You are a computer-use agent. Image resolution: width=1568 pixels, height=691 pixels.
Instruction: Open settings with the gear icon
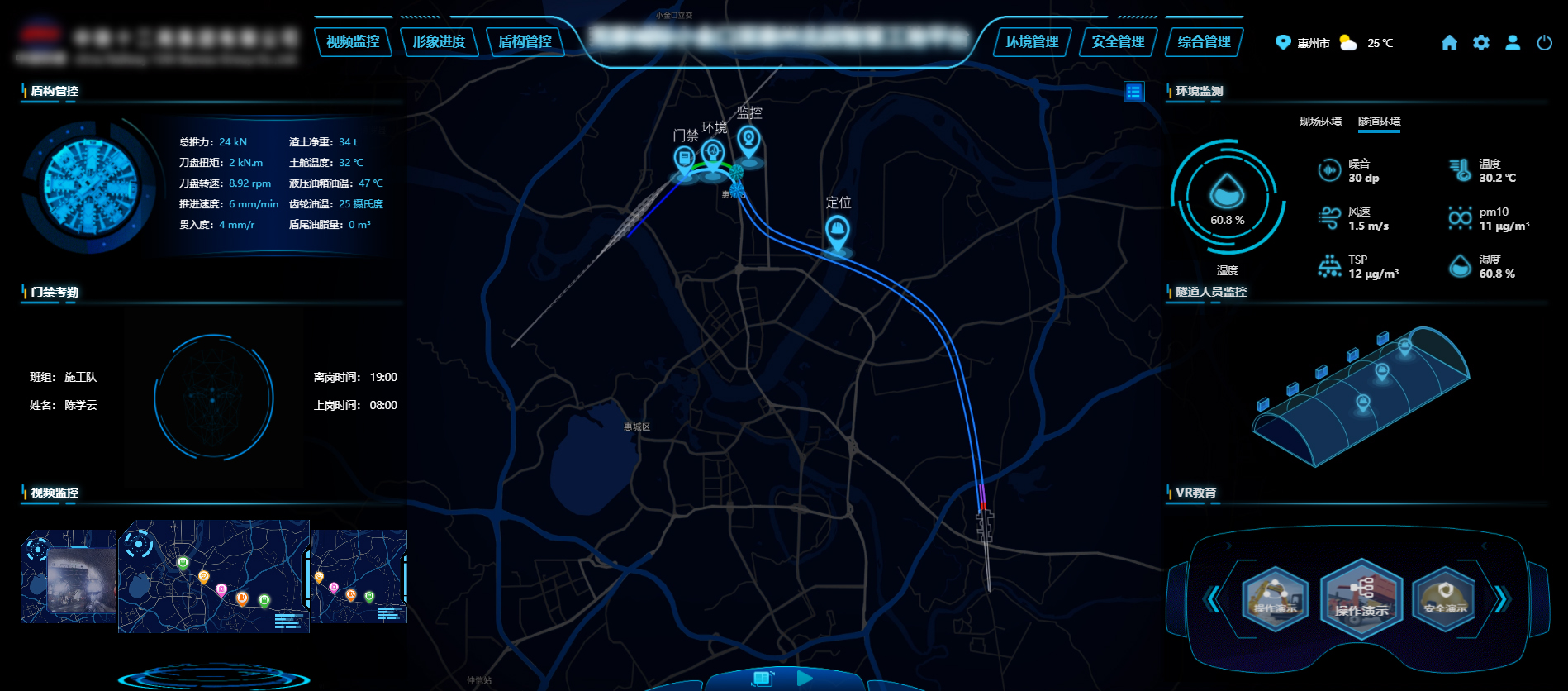[1480, 43]
